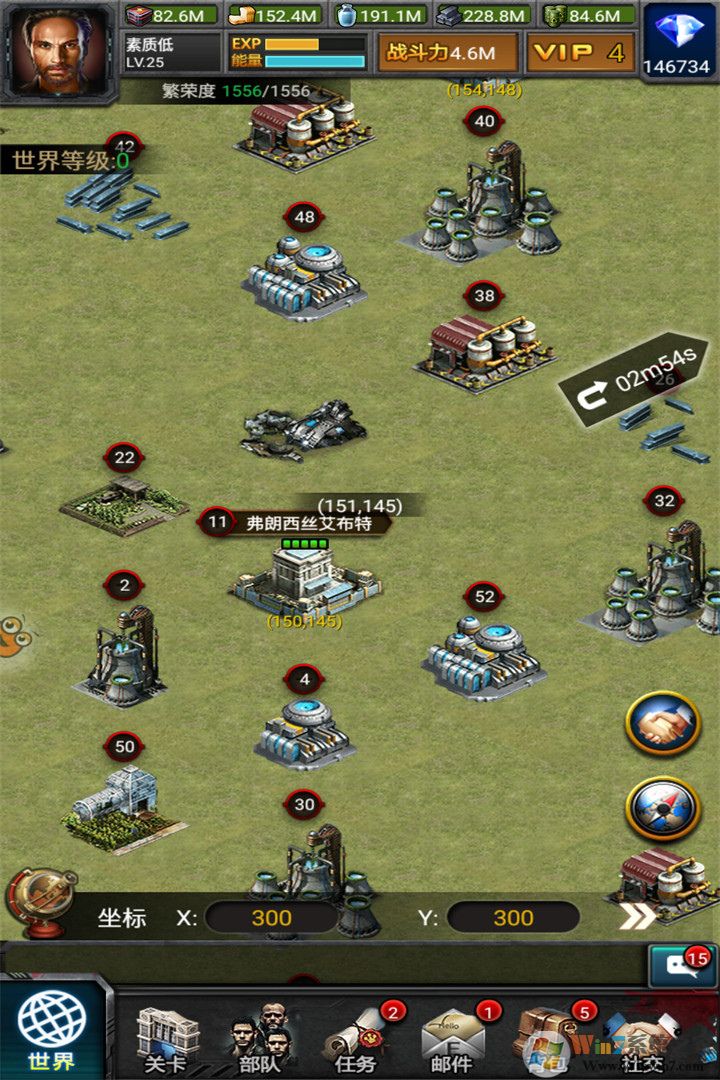Open the globe world map icon
720x1080 pixels.
42,900
